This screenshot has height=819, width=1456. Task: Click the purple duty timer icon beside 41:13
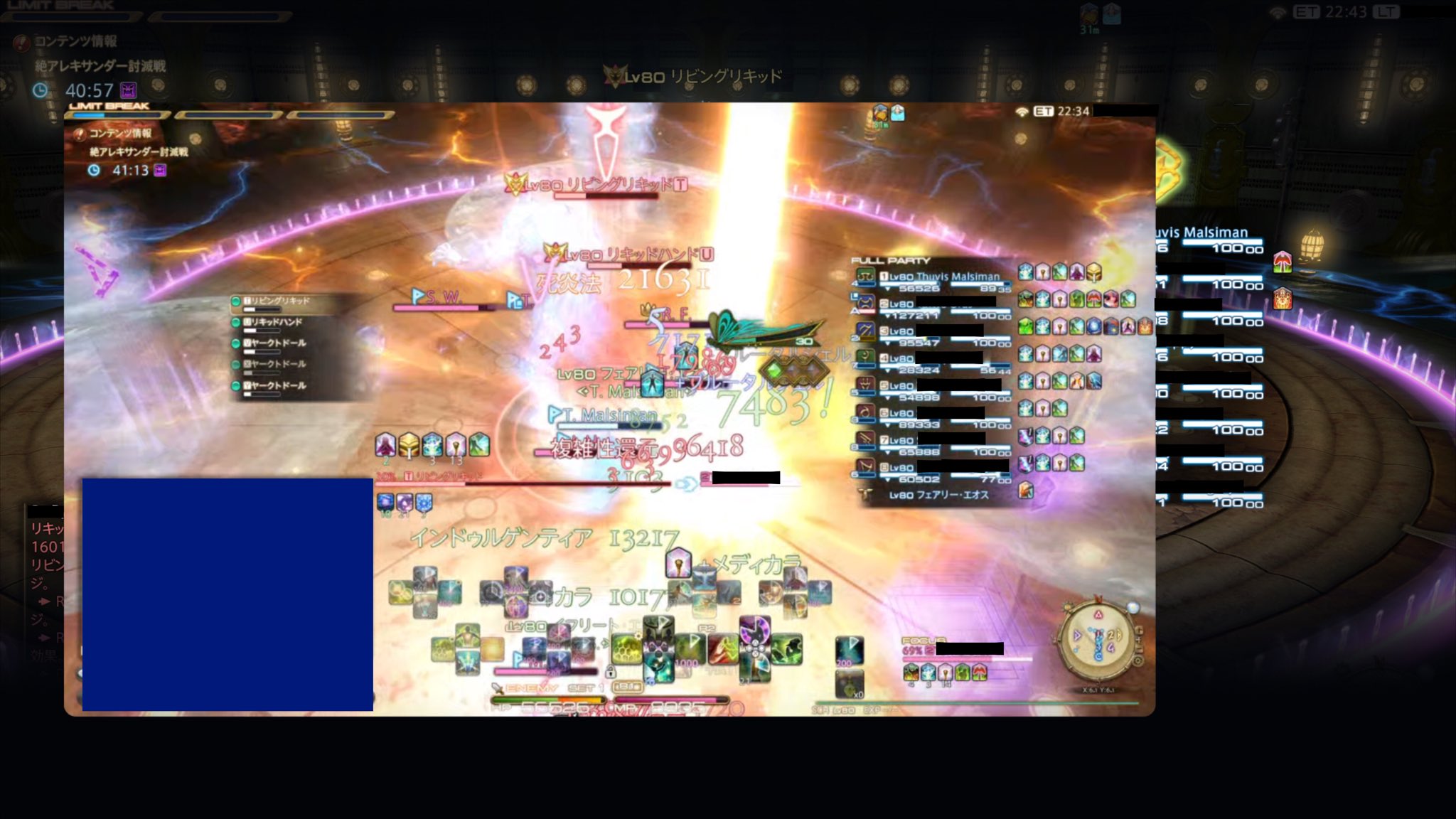point(159,171)
